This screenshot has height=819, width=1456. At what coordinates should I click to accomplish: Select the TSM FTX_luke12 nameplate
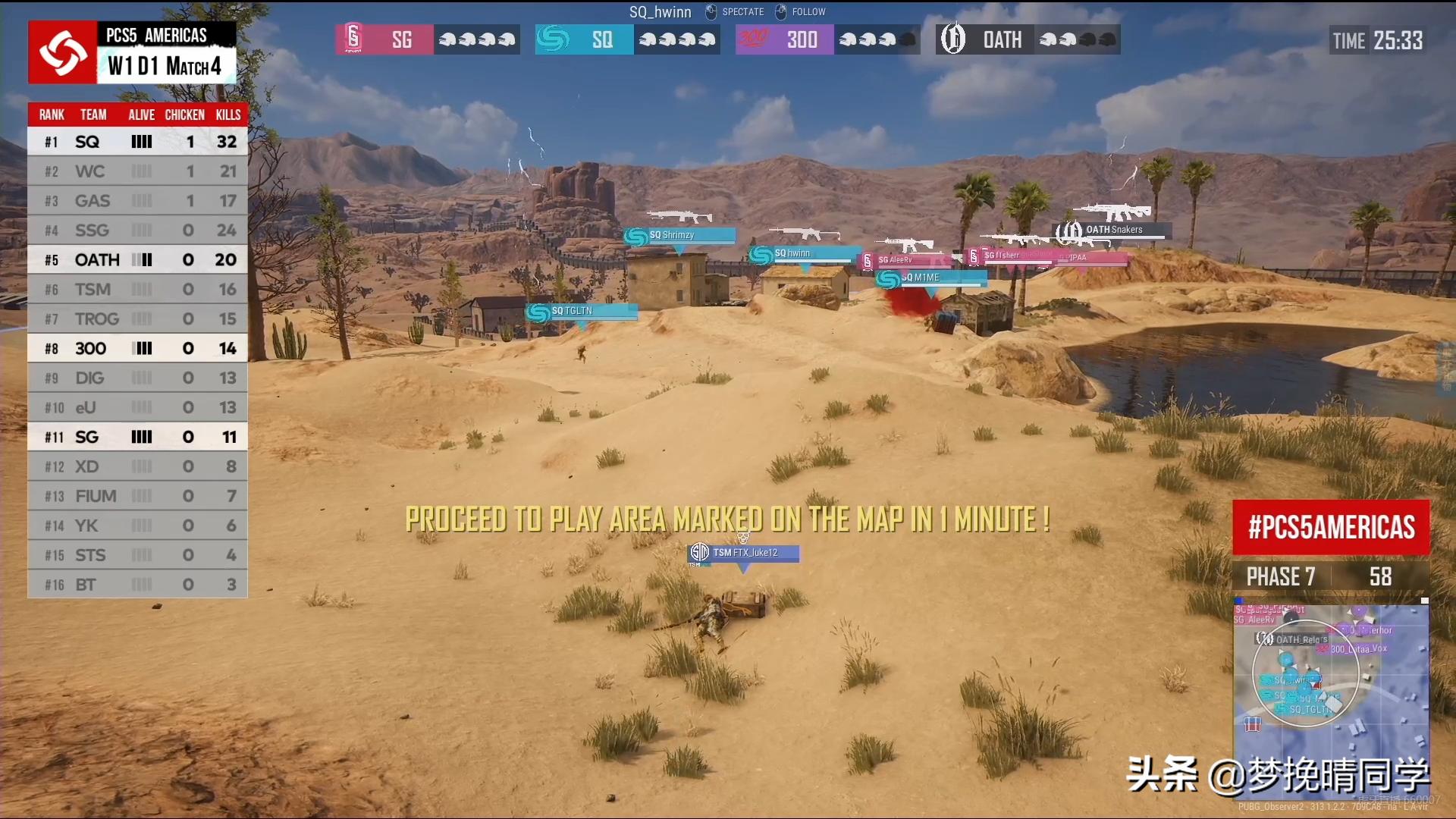[744, 554]
